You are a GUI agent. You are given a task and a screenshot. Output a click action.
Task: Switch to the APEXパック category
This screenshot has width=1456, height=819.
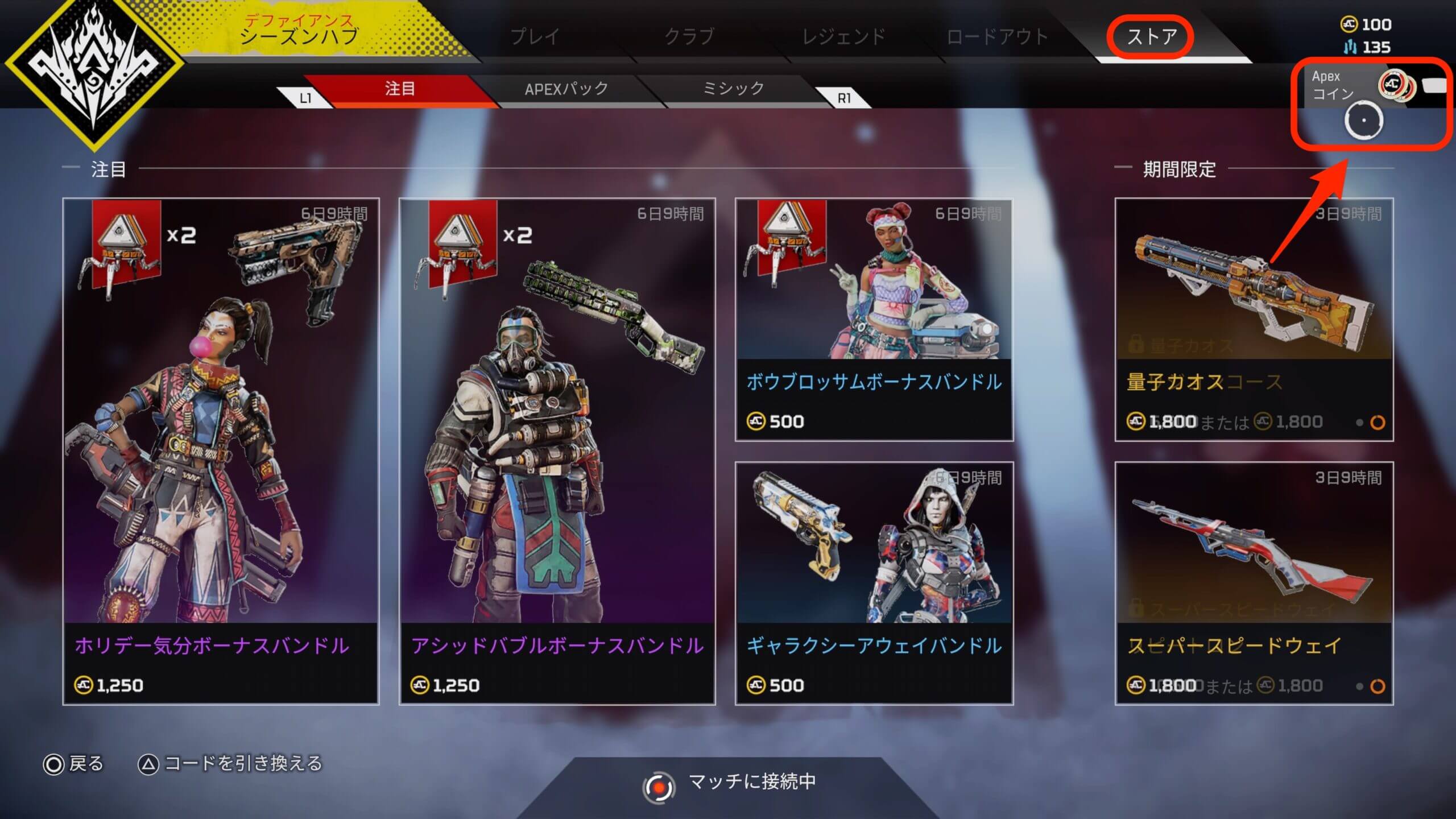pos(566,89)
